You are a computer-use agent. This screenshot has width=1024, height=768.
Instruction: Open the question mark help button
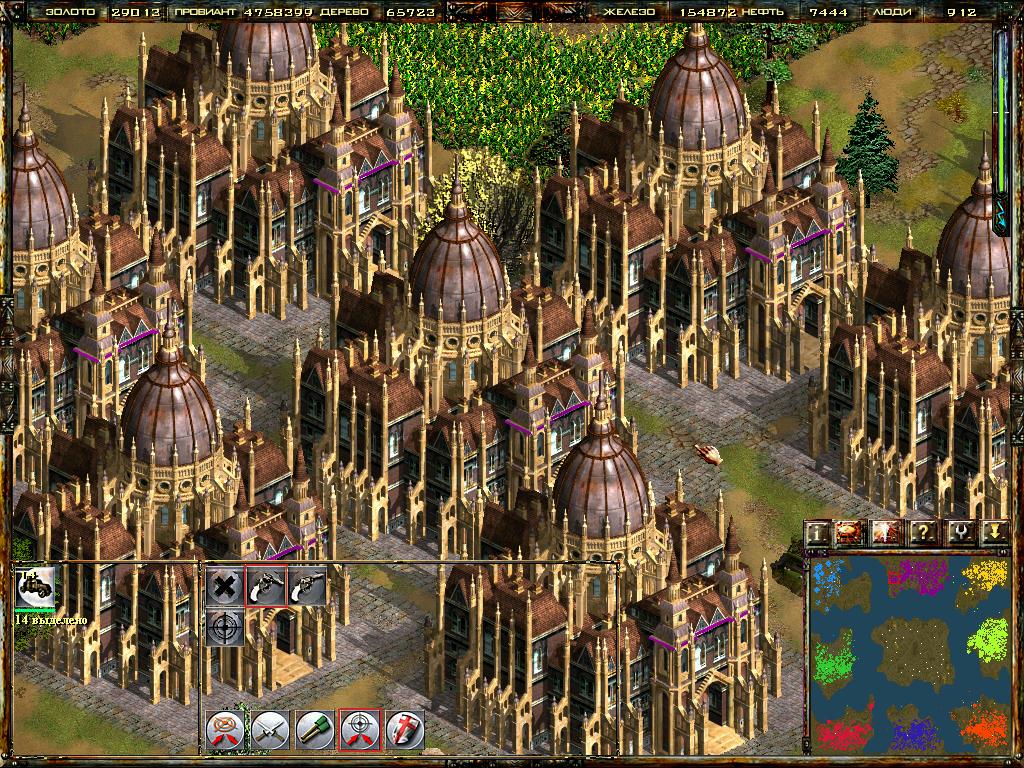923,533
